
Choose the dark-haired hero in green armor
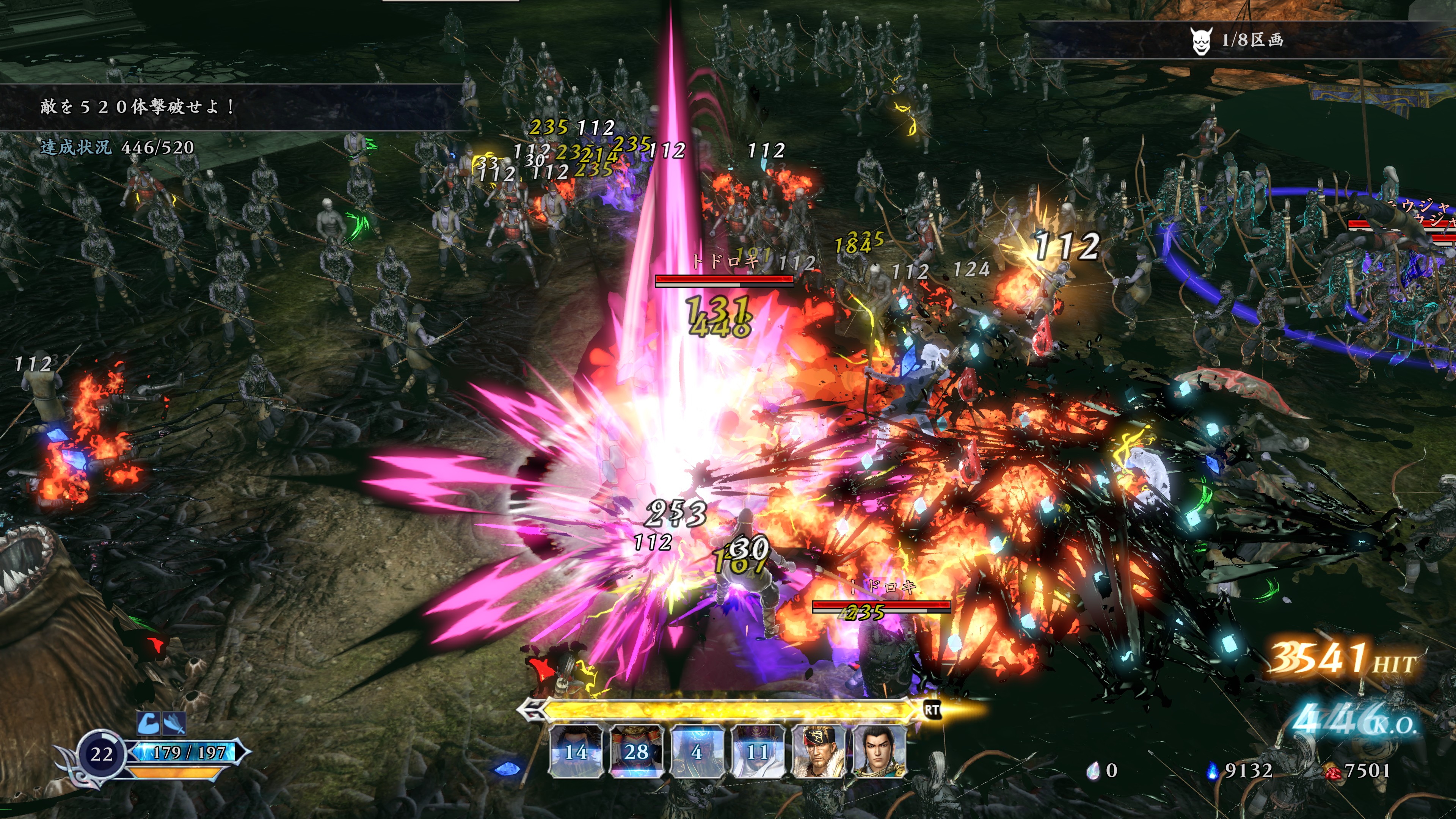click(x=879, y=752)
